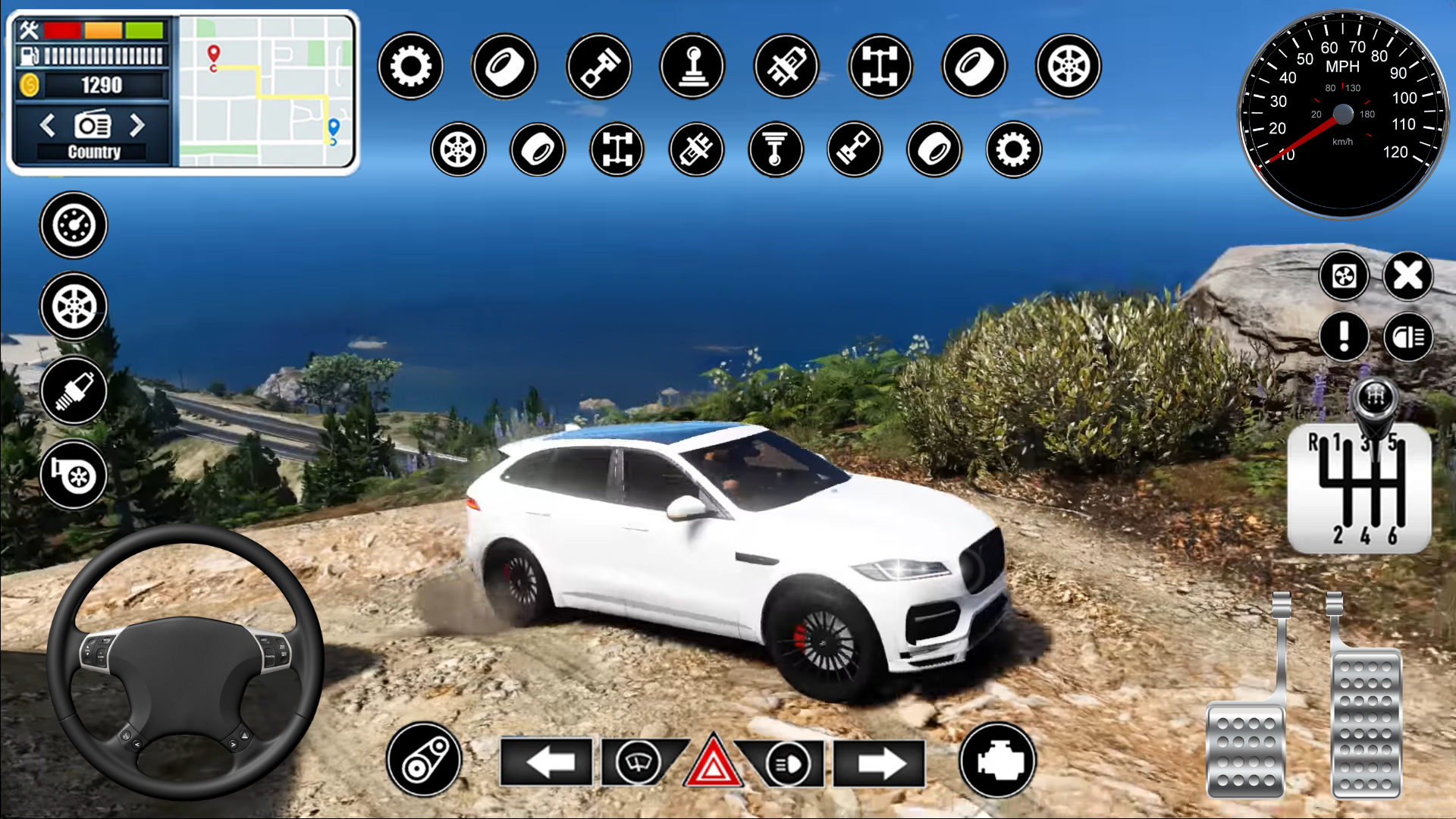Turn on the right turn signal arrow
The image size is (1456, 819).
click(x=880, y=763)
